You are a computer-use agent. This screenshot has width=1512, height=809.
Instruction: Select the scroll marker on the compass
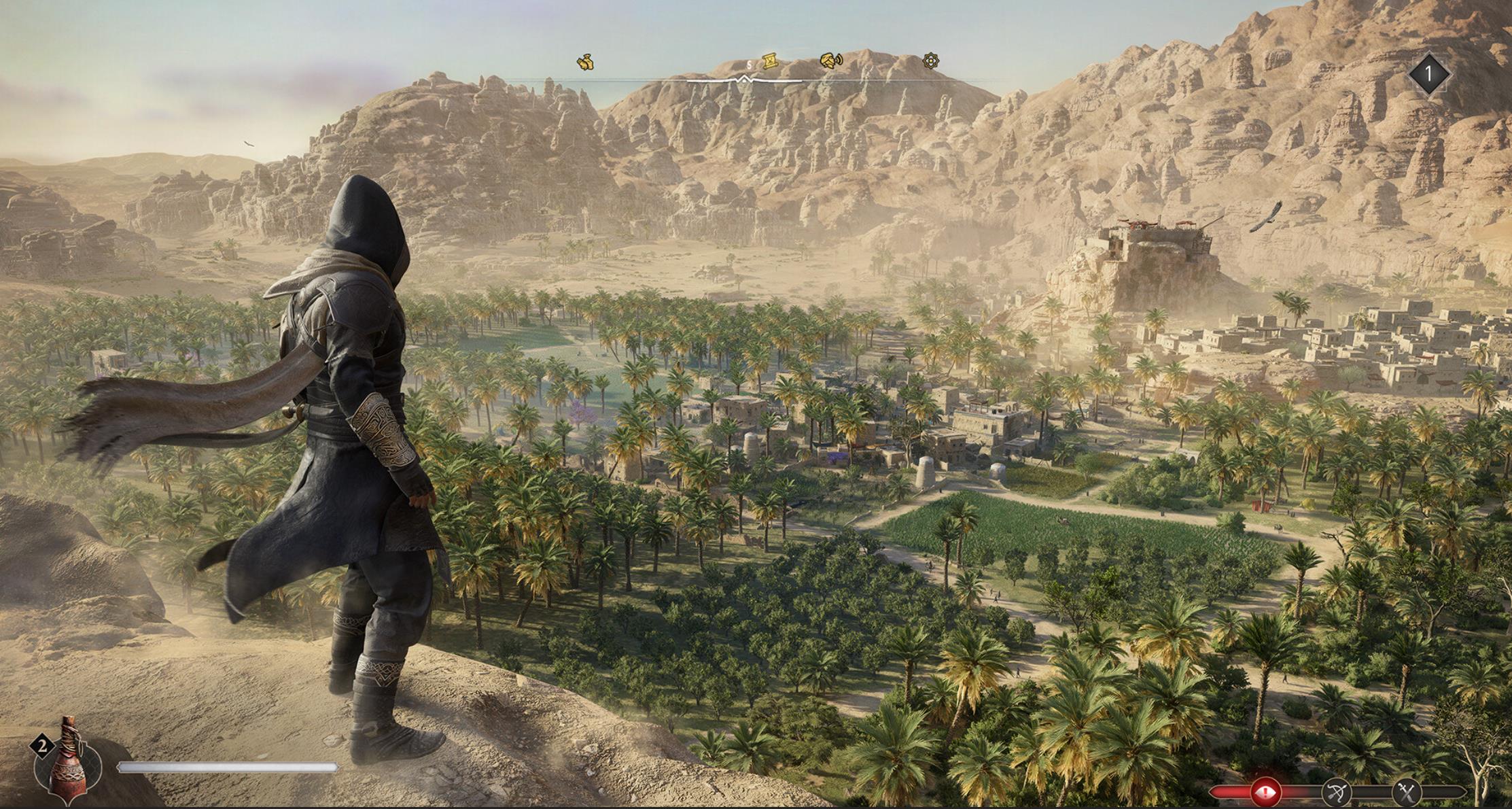coord(769,62)
